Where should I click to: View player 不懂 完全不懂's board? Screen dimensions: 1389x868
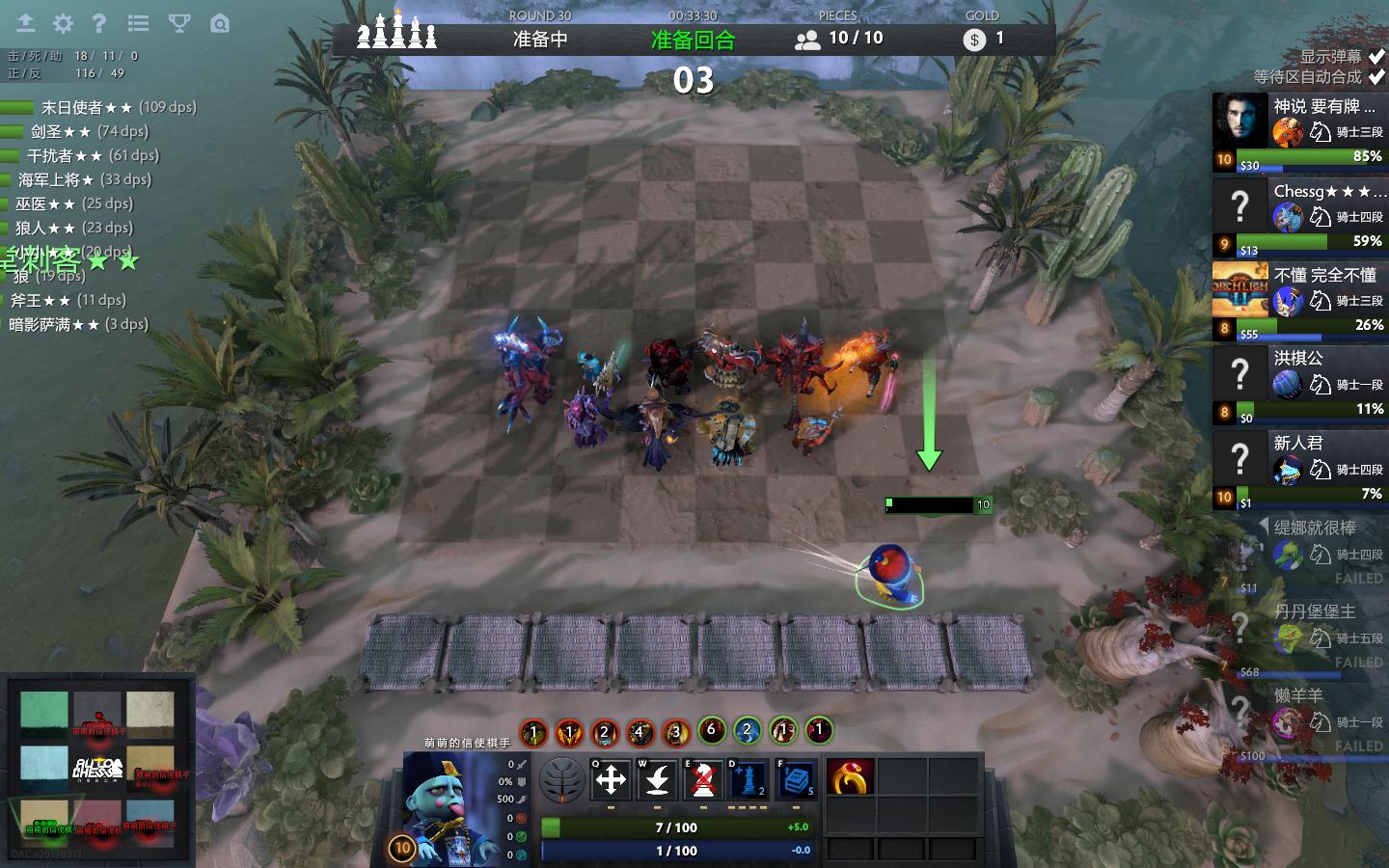[x=1298, y=301]
